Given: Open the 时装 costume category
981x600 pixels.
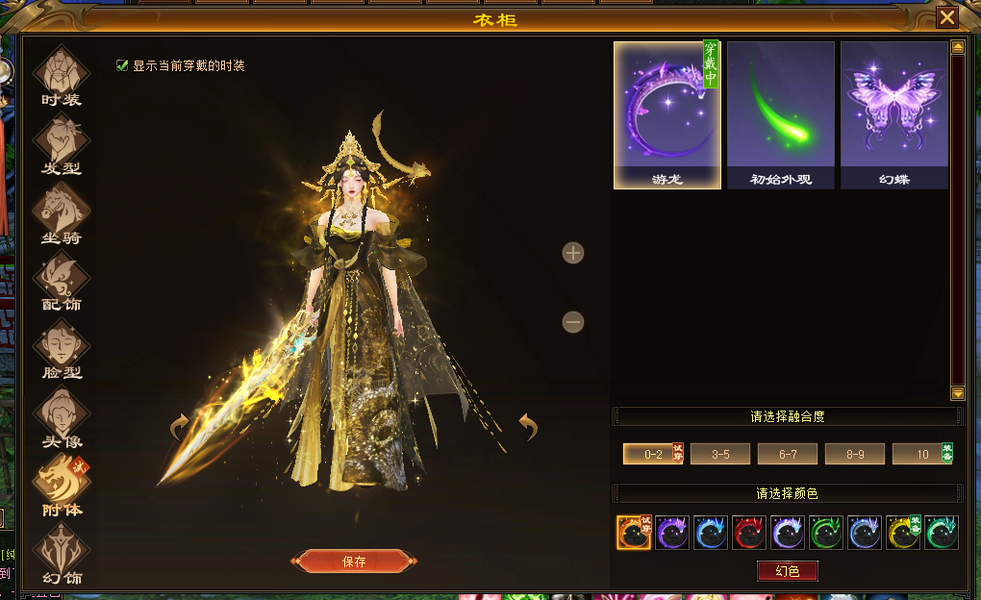Looking at the screenshot, I should (62, 76).
